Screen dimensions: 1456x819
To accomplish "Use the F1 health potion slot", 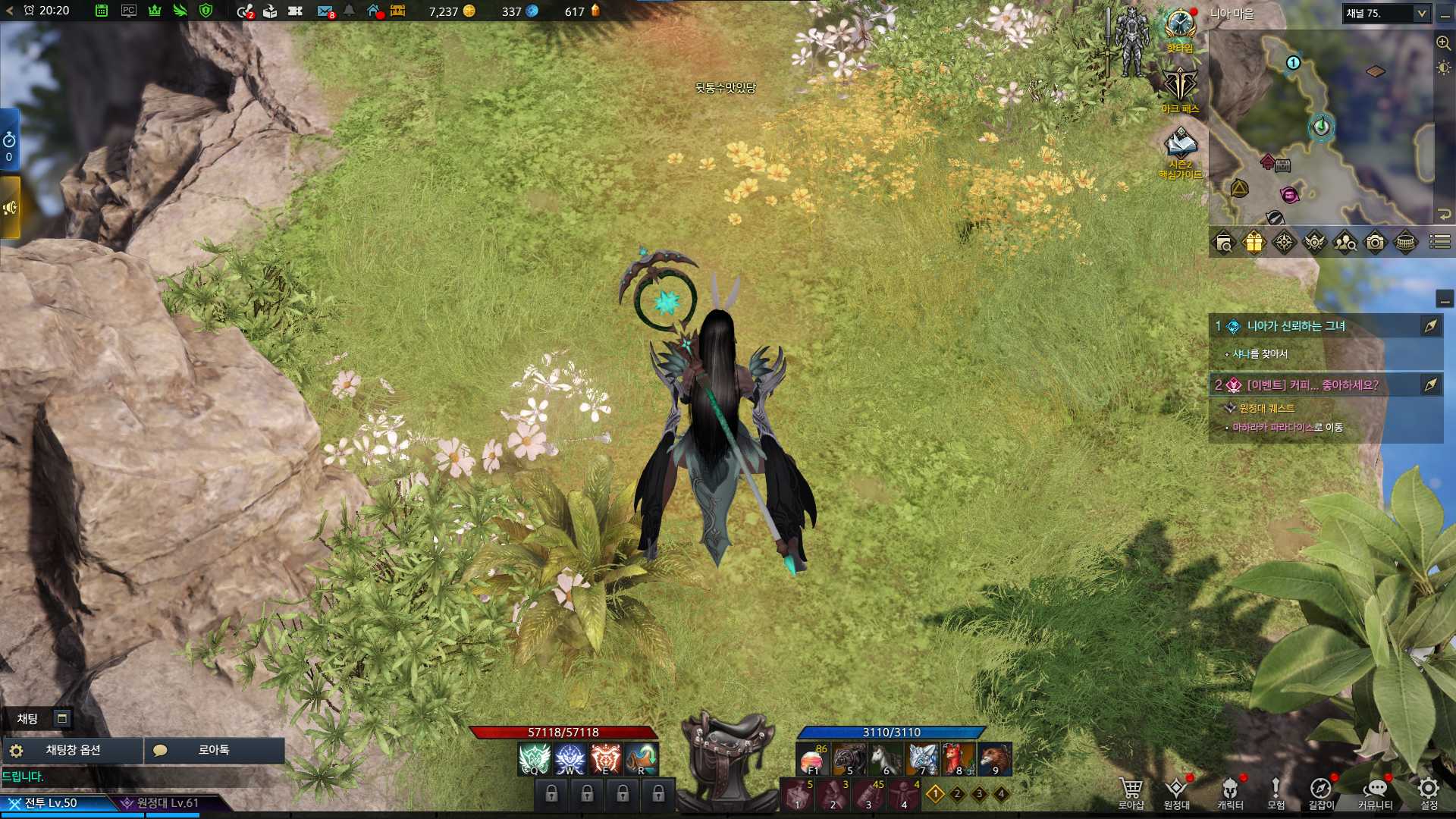I will pos(812,759).
